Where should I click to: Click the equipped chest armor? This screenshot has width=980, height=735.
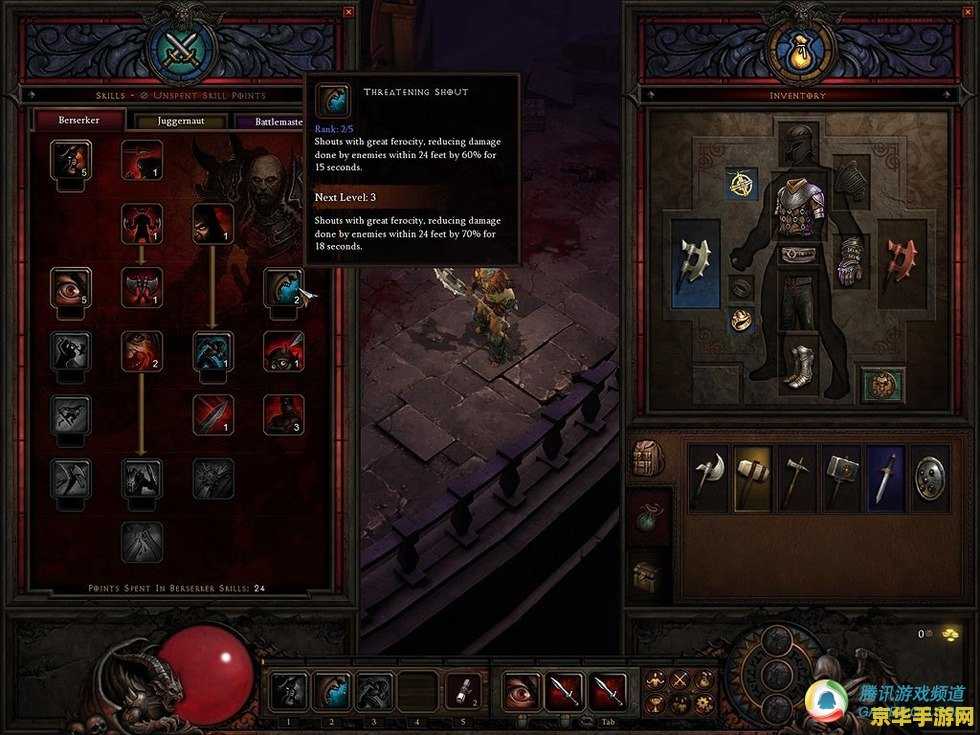click(x=797, y=210)
